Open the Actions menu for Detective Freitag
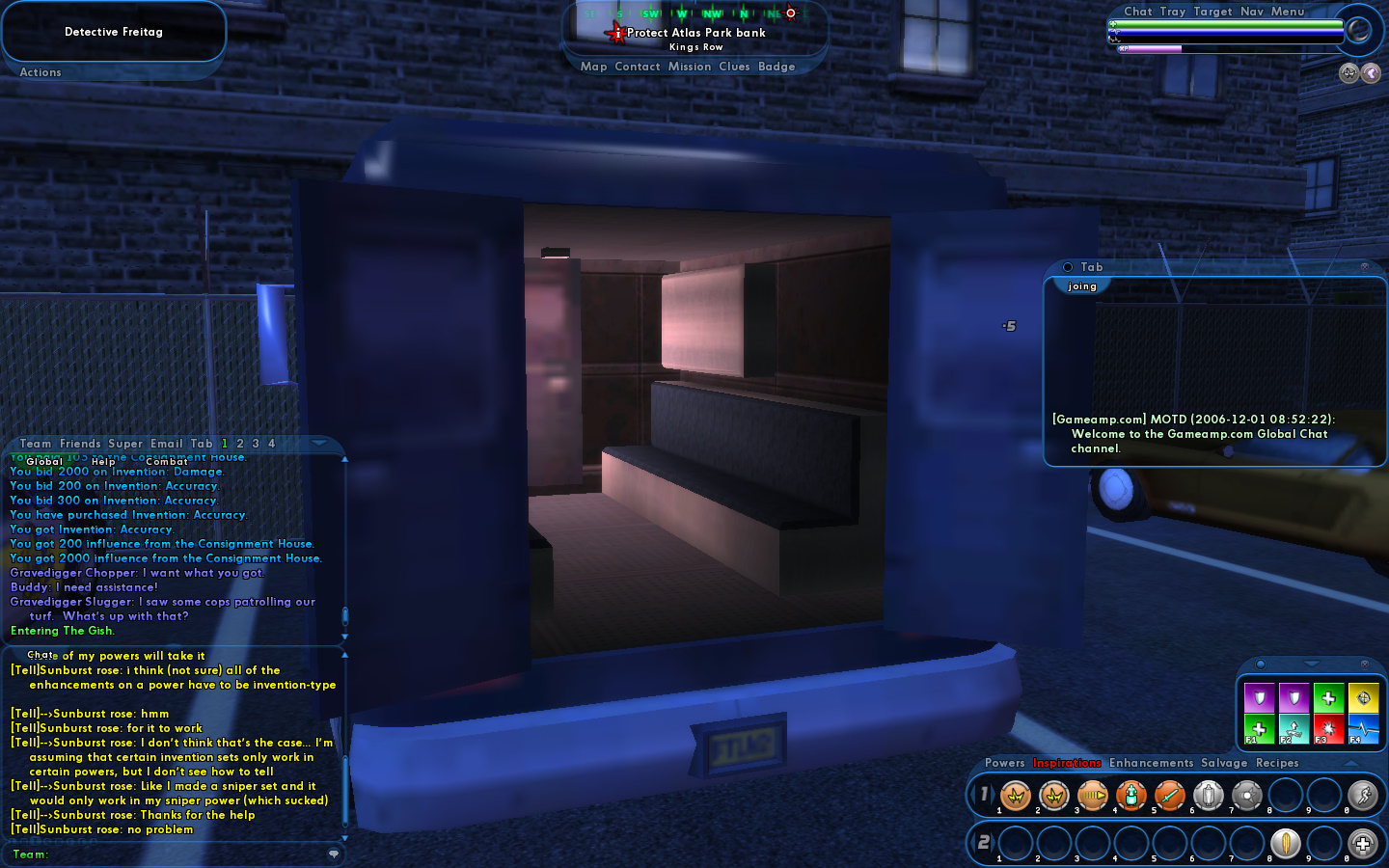Screen dimensions: 1389x868 tap(41, 72)
